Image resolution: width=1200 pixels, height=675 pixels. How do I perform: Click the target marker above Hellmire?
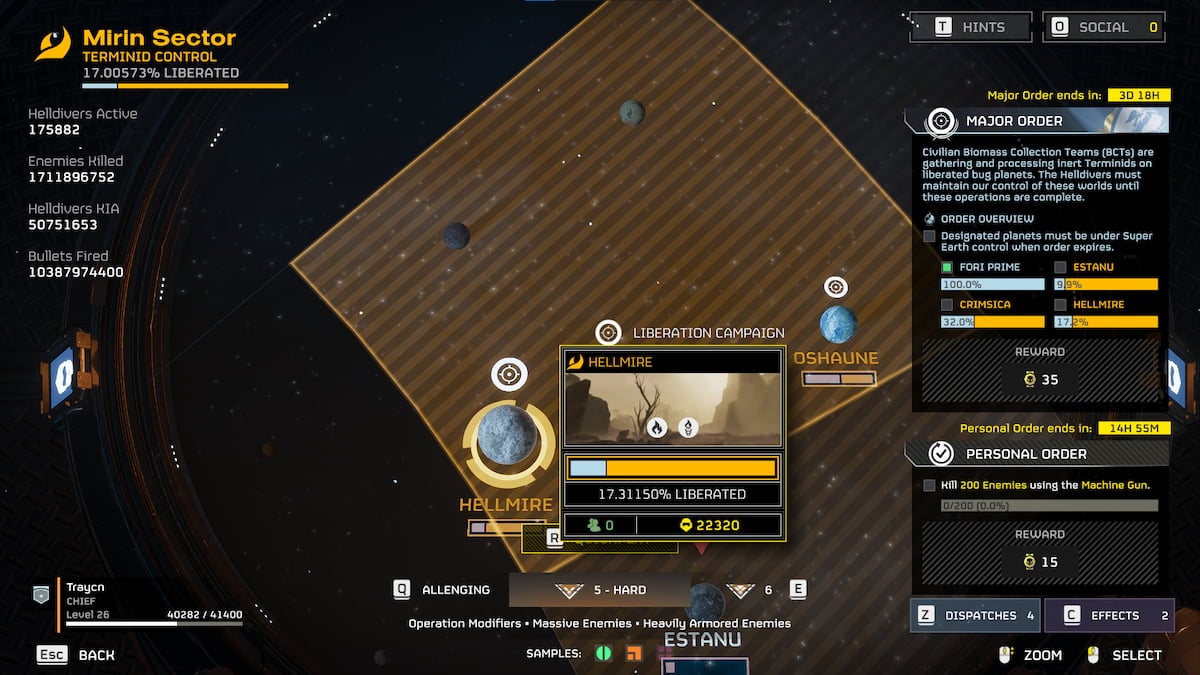click(x=509, y=375)
